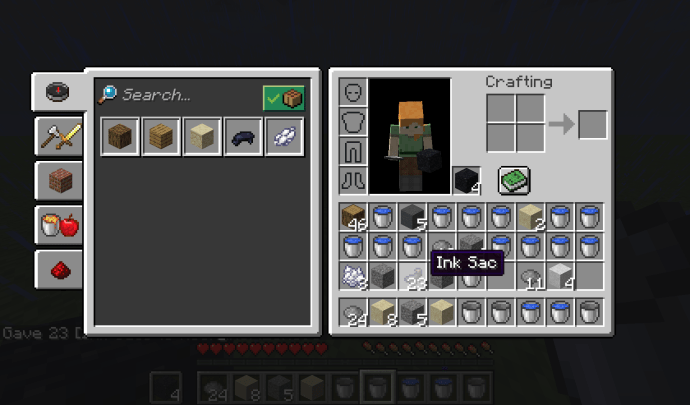This screenshot has height=405, width=690.
Task: Click the empty boots armor slot
Action: 354,180
